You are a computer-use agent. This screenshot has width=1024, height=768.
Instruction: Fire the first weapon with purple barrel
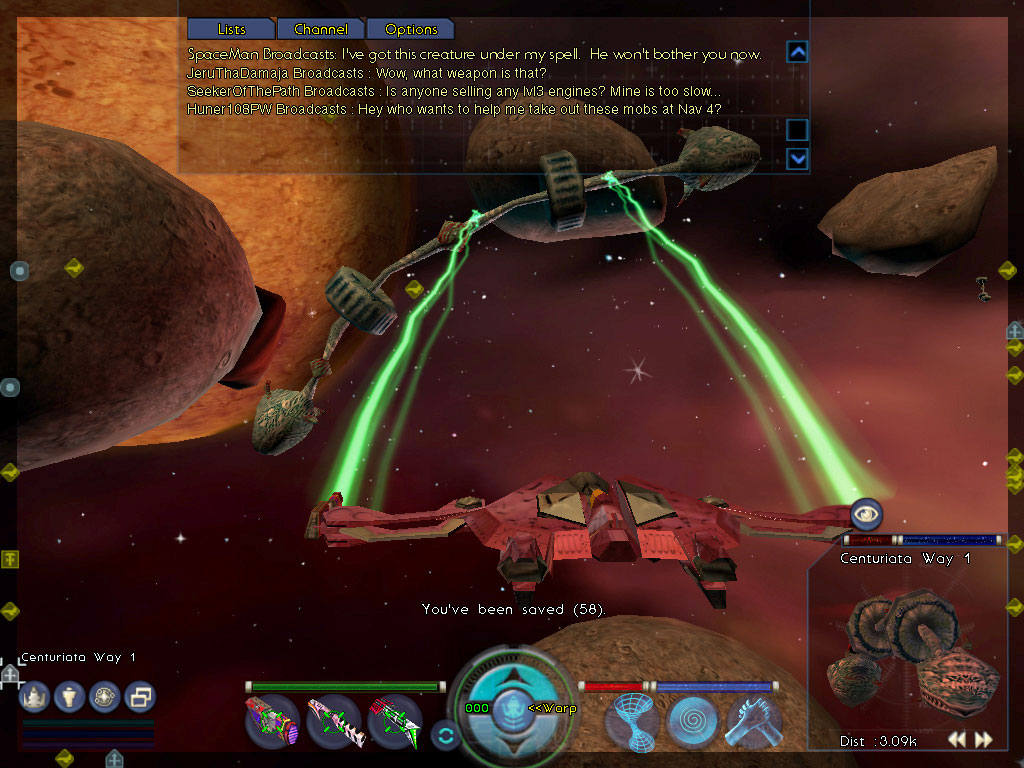(273, 721)
